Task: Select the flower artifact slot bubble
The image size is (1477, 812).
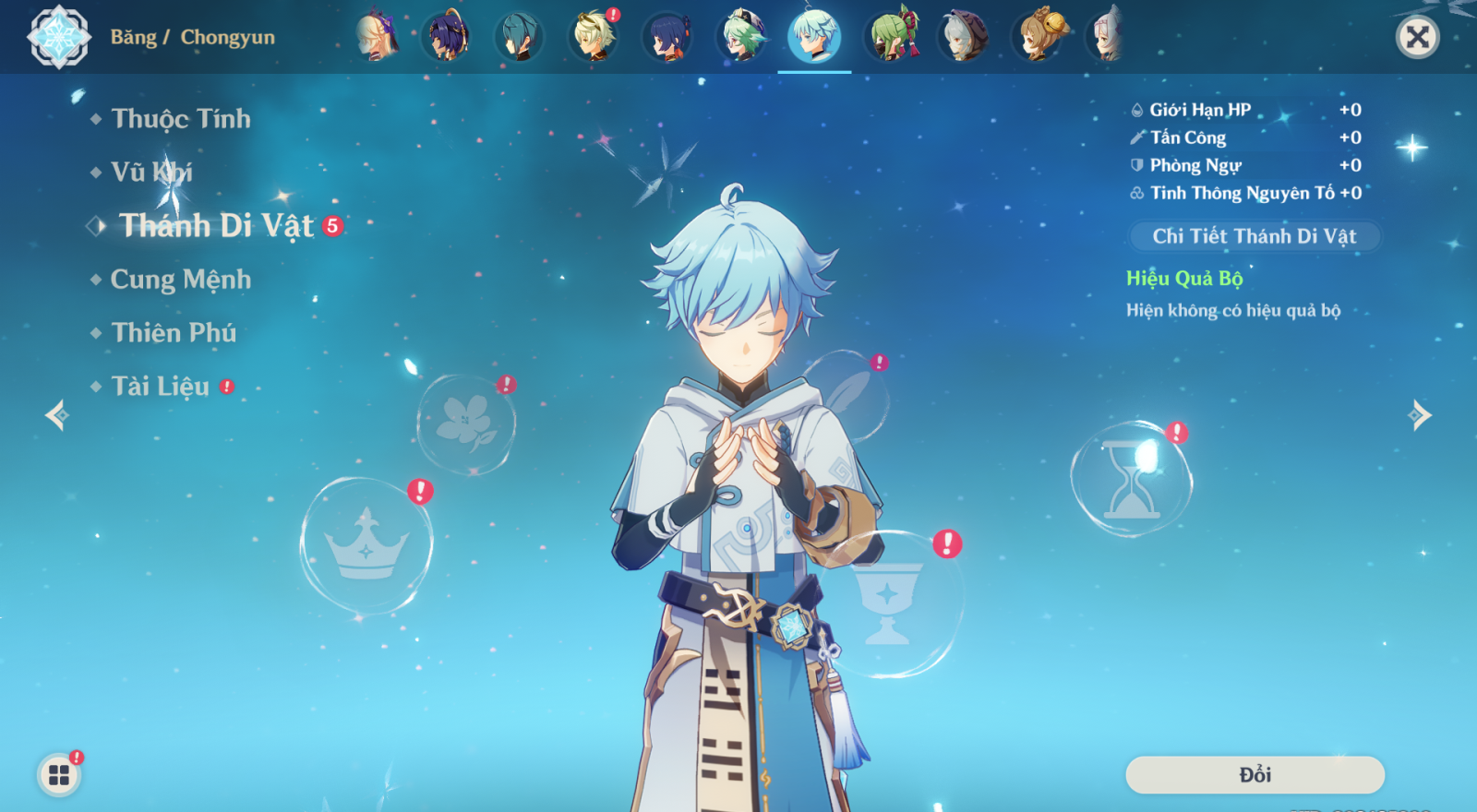Action: click(x=465, y=424)
